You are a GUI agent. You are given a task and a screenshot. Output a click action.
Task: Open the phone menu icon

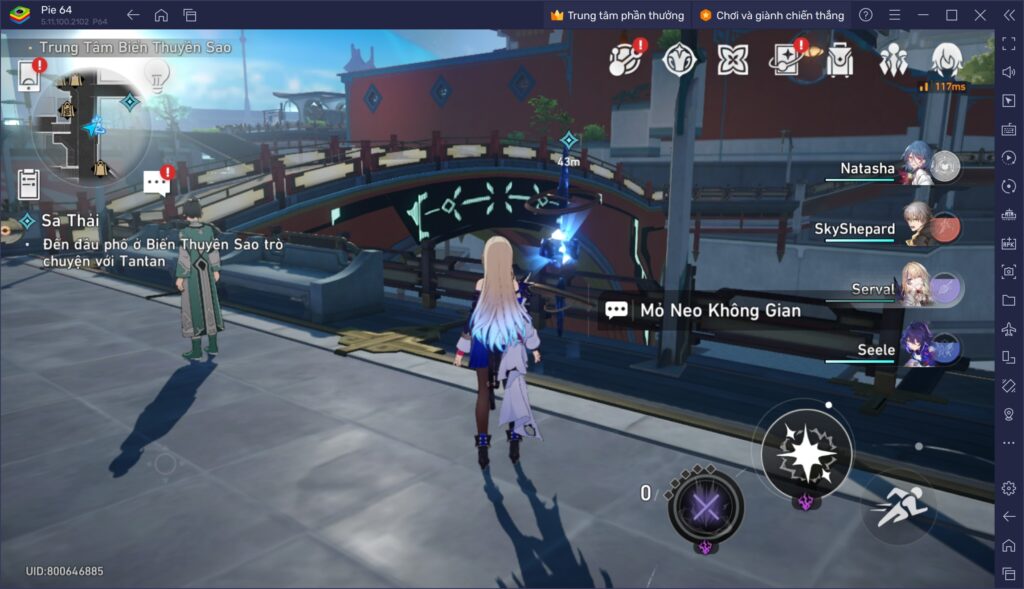29,77
